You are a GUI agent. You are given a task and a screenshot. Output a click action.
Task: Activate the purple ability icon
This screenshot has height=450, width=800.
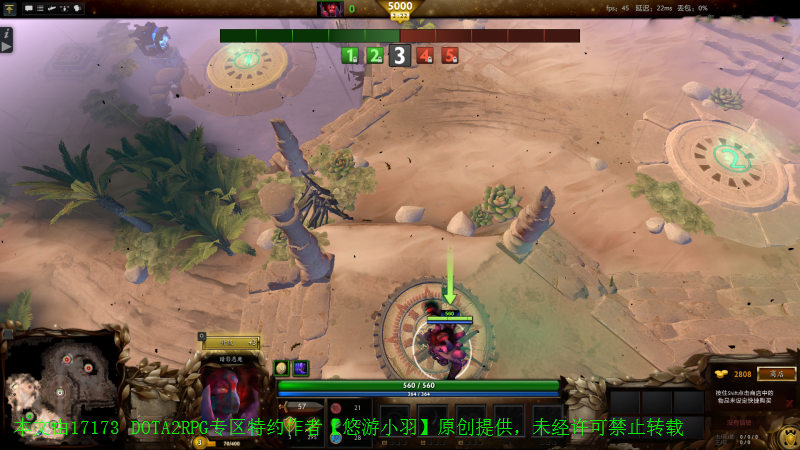coord(300,368)
